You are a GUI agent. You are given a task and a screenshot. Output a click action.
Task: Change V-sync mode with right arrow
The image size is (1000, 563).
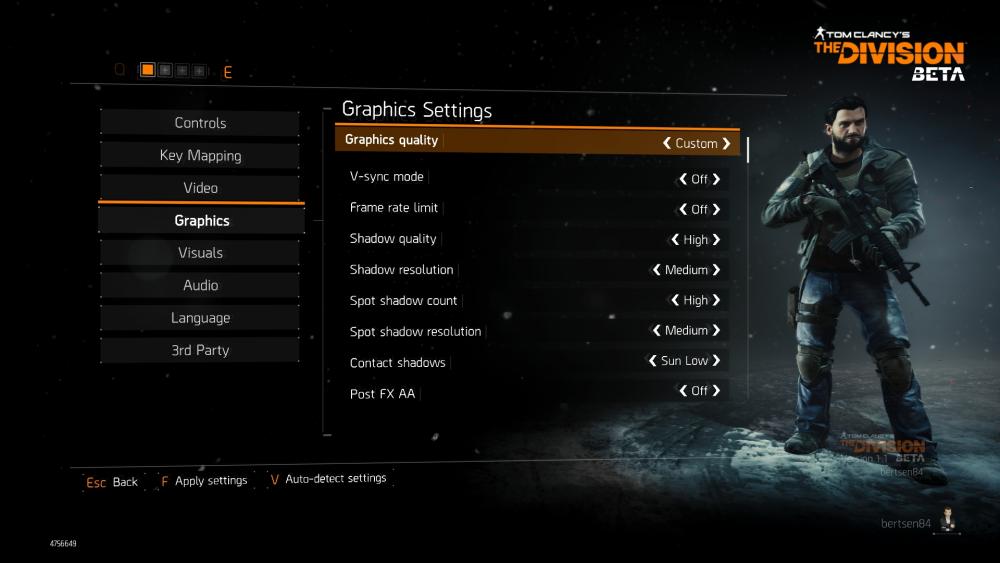(x=716, y=179)
